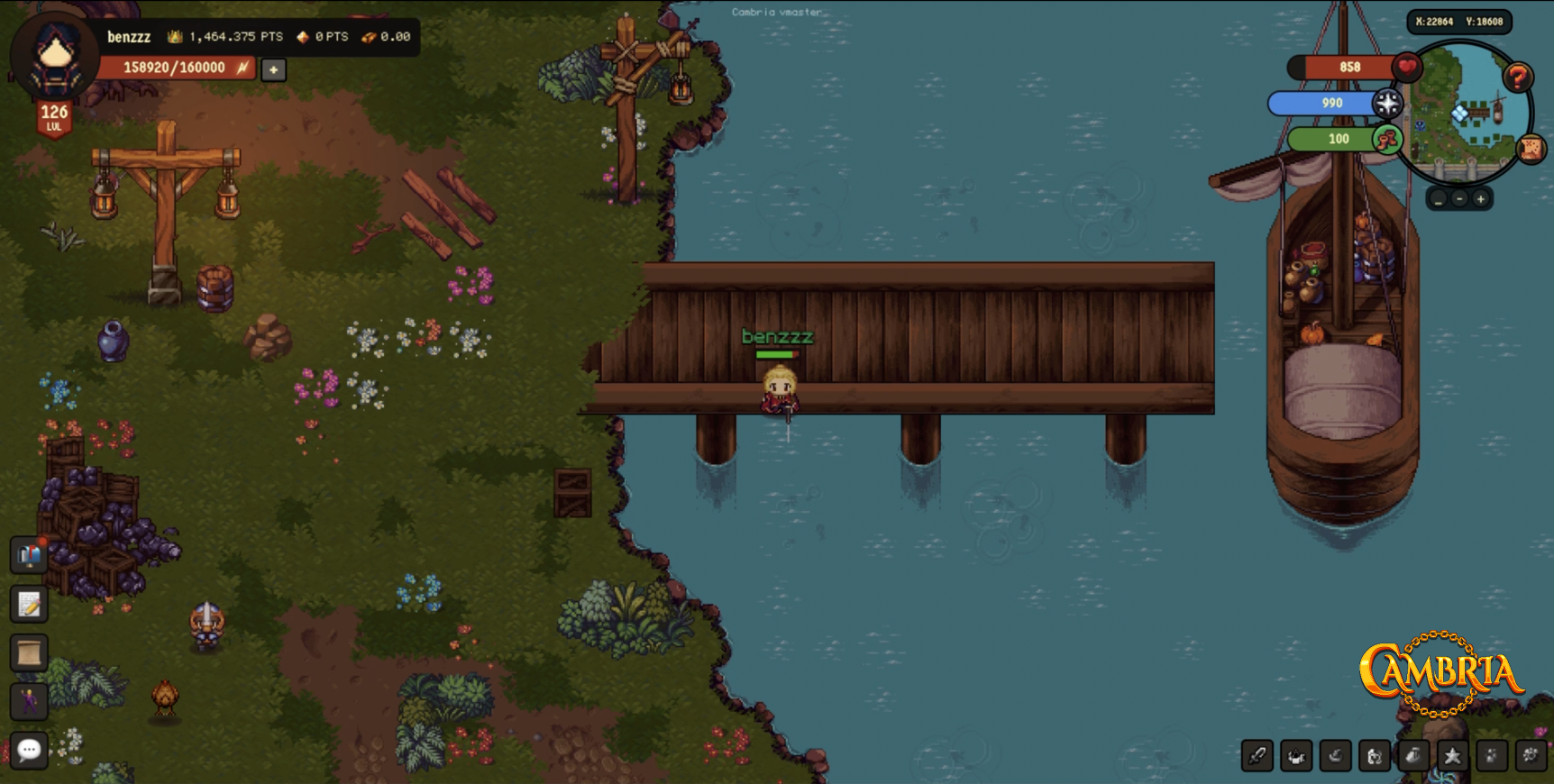Minimize the minimap with the underscore button

1439,199
